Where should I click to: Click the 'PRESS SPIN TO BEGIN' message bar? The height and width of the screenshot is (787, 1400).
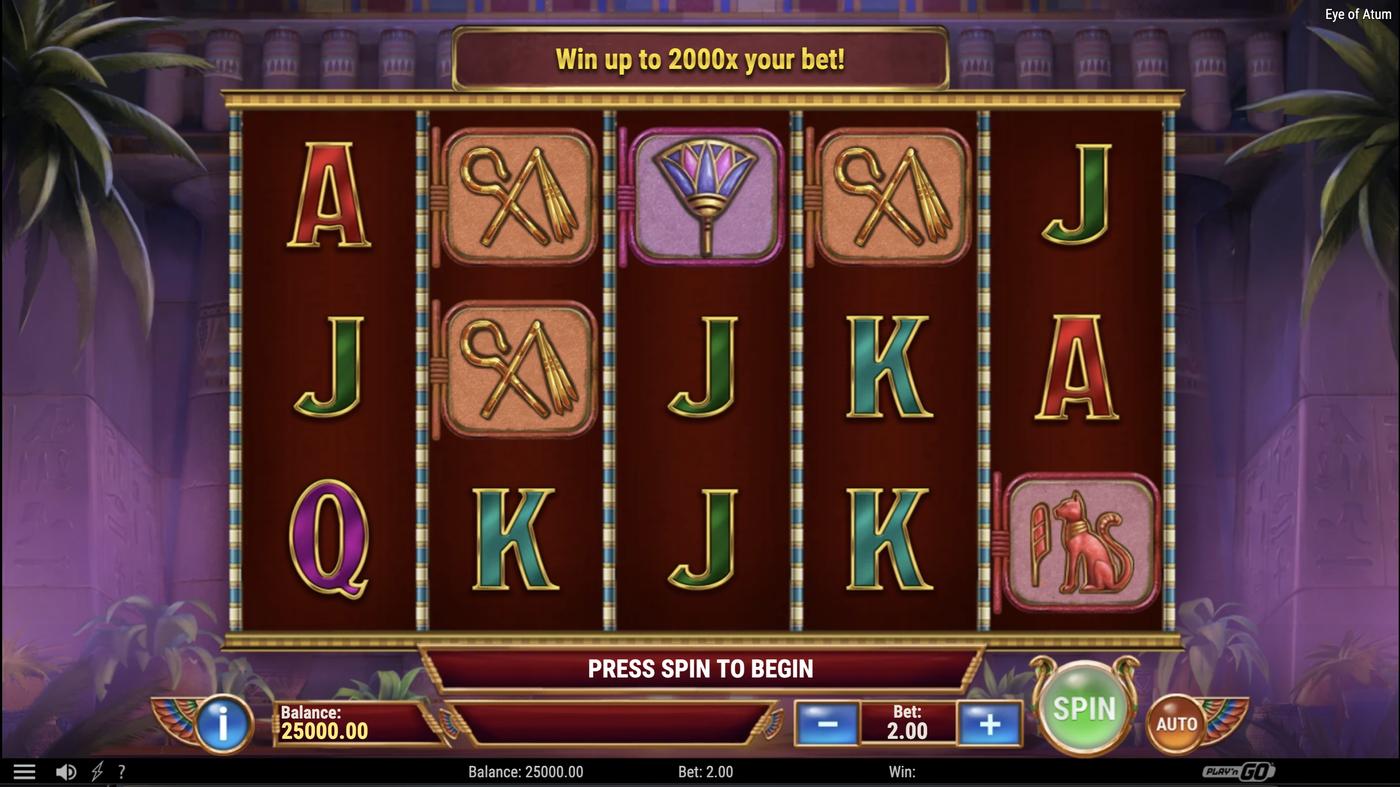click(700, 668)
